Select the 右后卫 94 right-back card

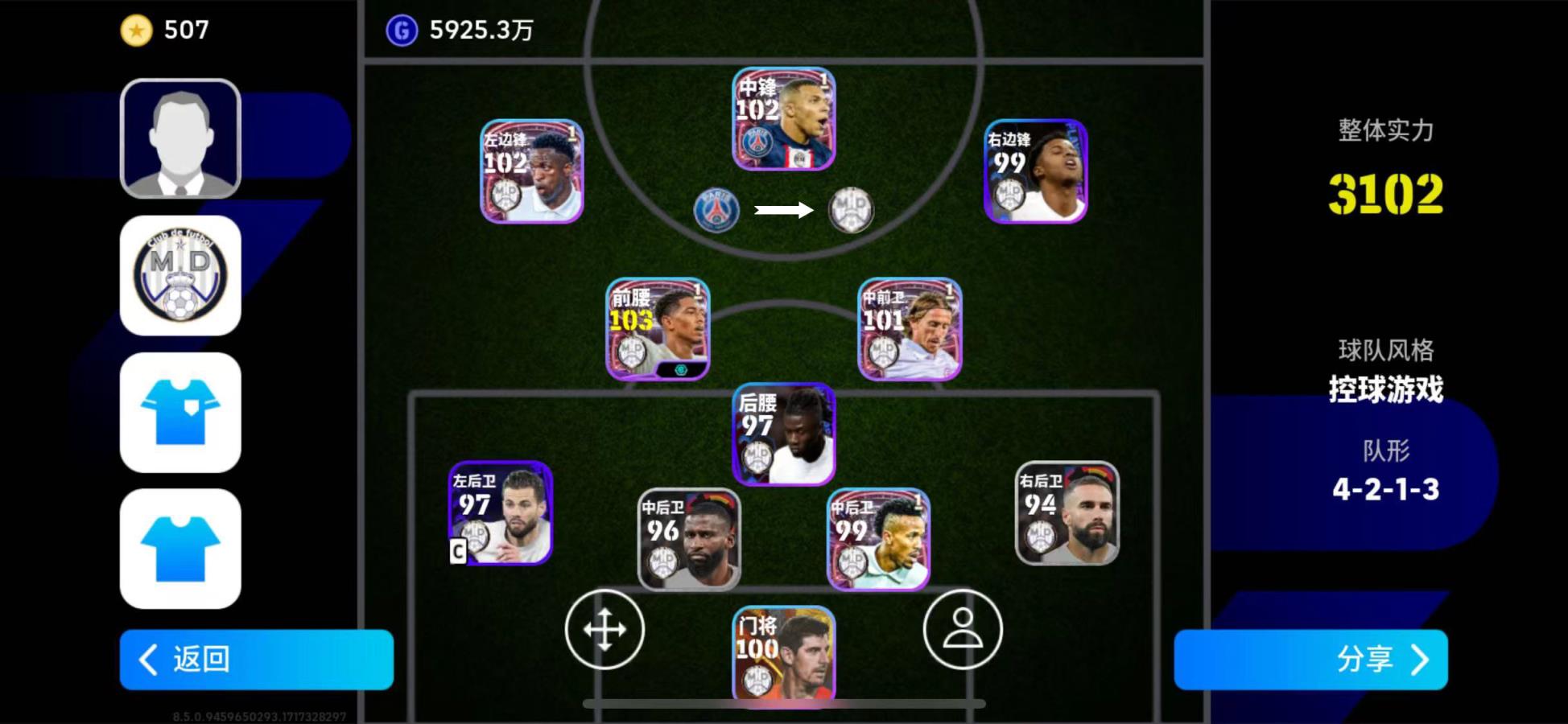(x=1067, y=513)
